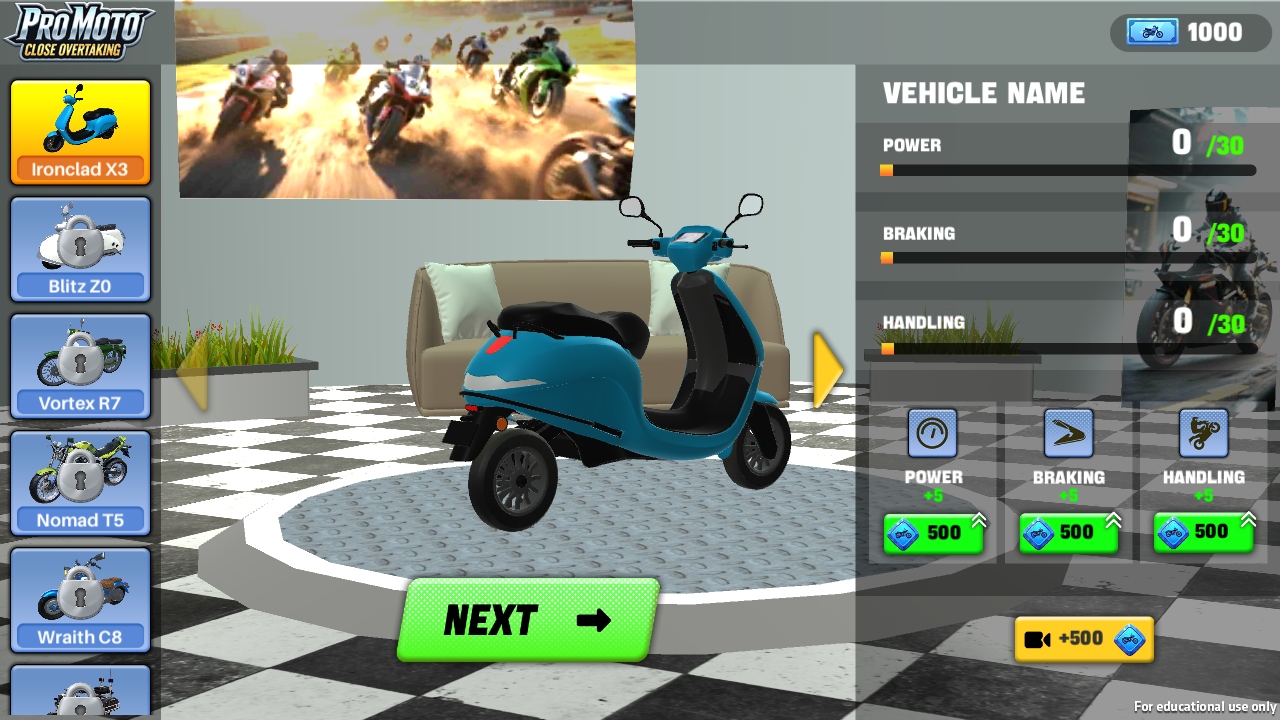Click the Braking upgrade icon
Image resolution: width=1280 pixels, height=720 pixels.
point(1068,434)
